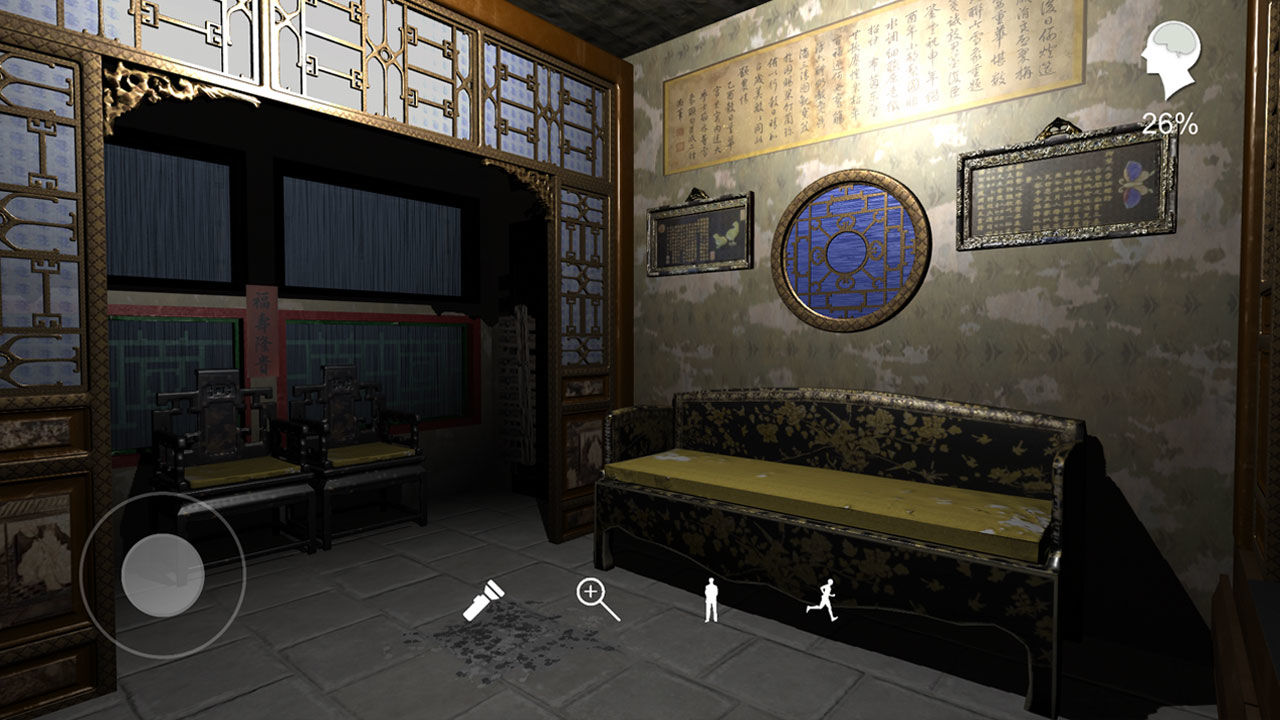The width and height of the screenshot is (1280, 720).
Task: Inspect the gold-patterned couch
Action: 850,490
